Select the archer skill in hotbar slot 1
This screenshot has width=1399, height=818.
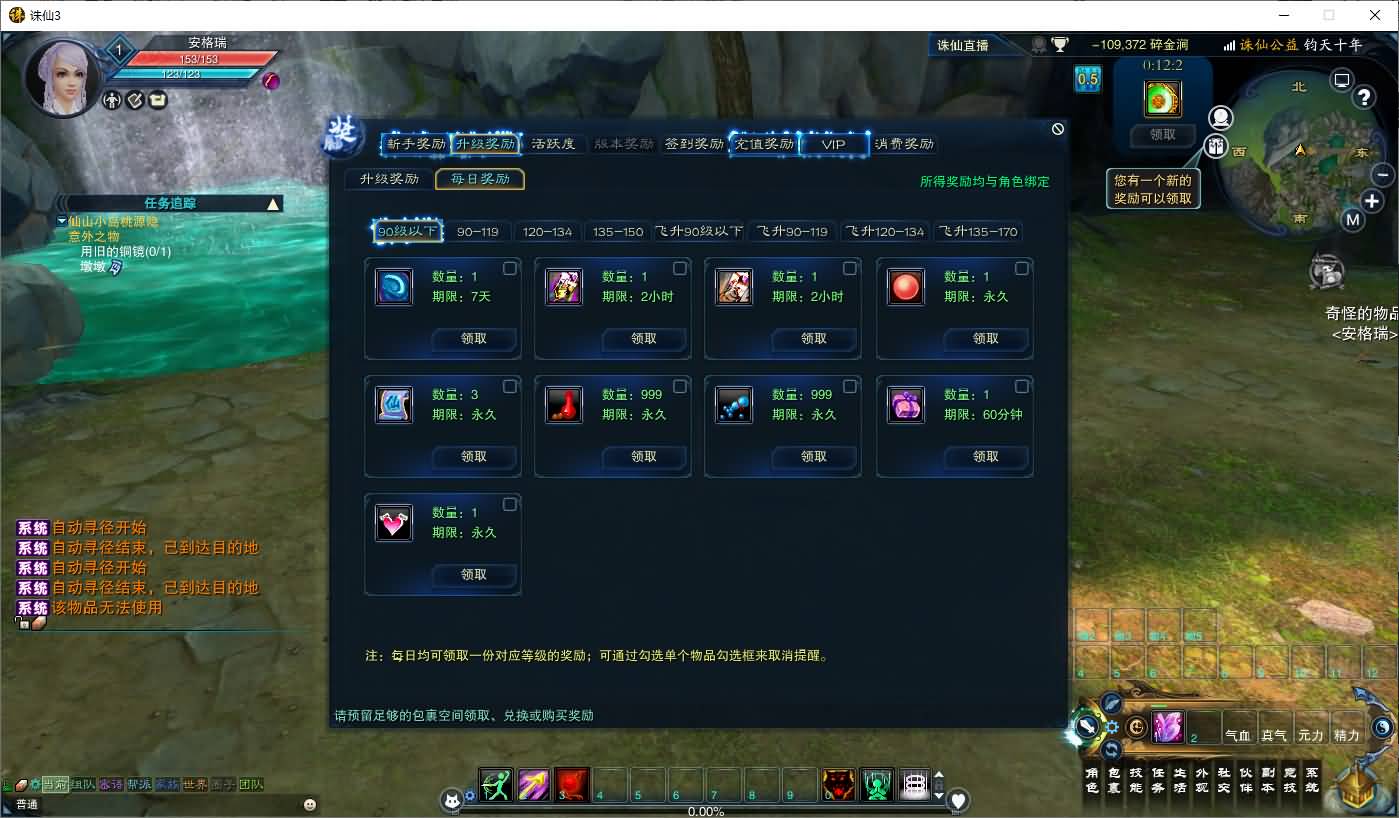coord(497,785)
